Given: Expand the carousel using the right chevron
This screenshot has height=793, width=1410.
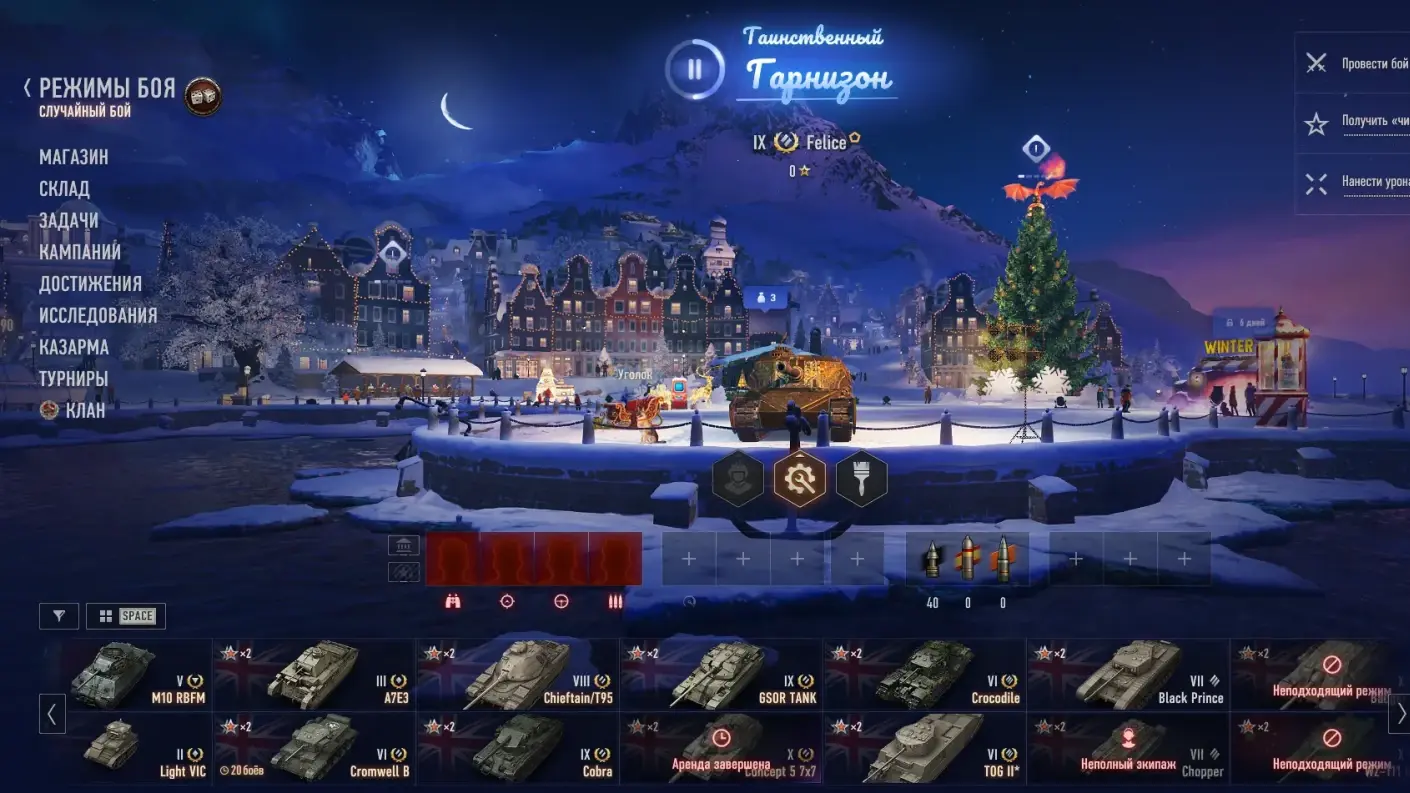Looking at the screenshot, I should point(1396,714).
